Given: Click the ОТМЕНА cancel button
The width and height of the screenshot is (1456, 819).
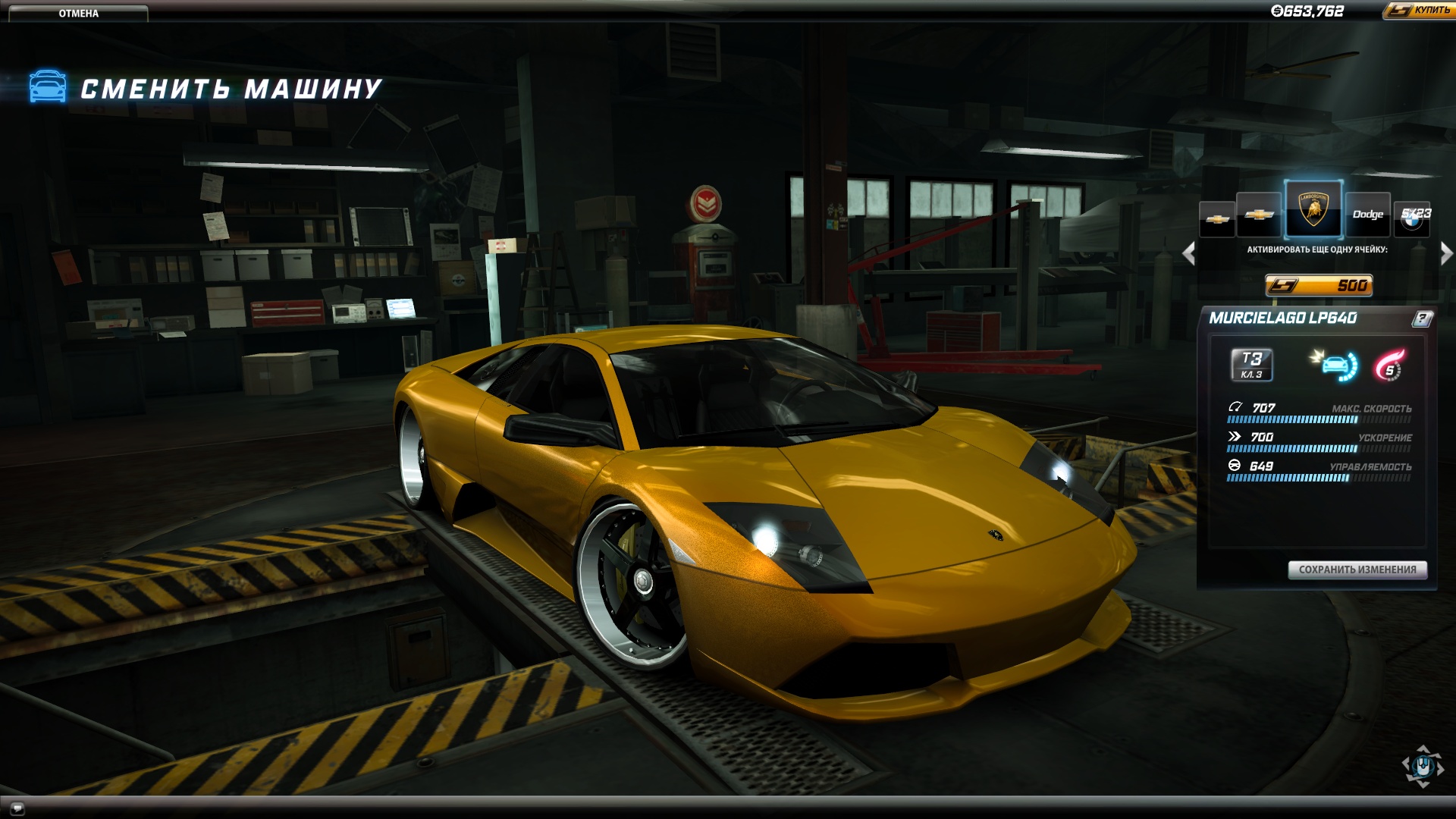Looking at the screenshot, I should pyautogui.click(x=78, y=13).
